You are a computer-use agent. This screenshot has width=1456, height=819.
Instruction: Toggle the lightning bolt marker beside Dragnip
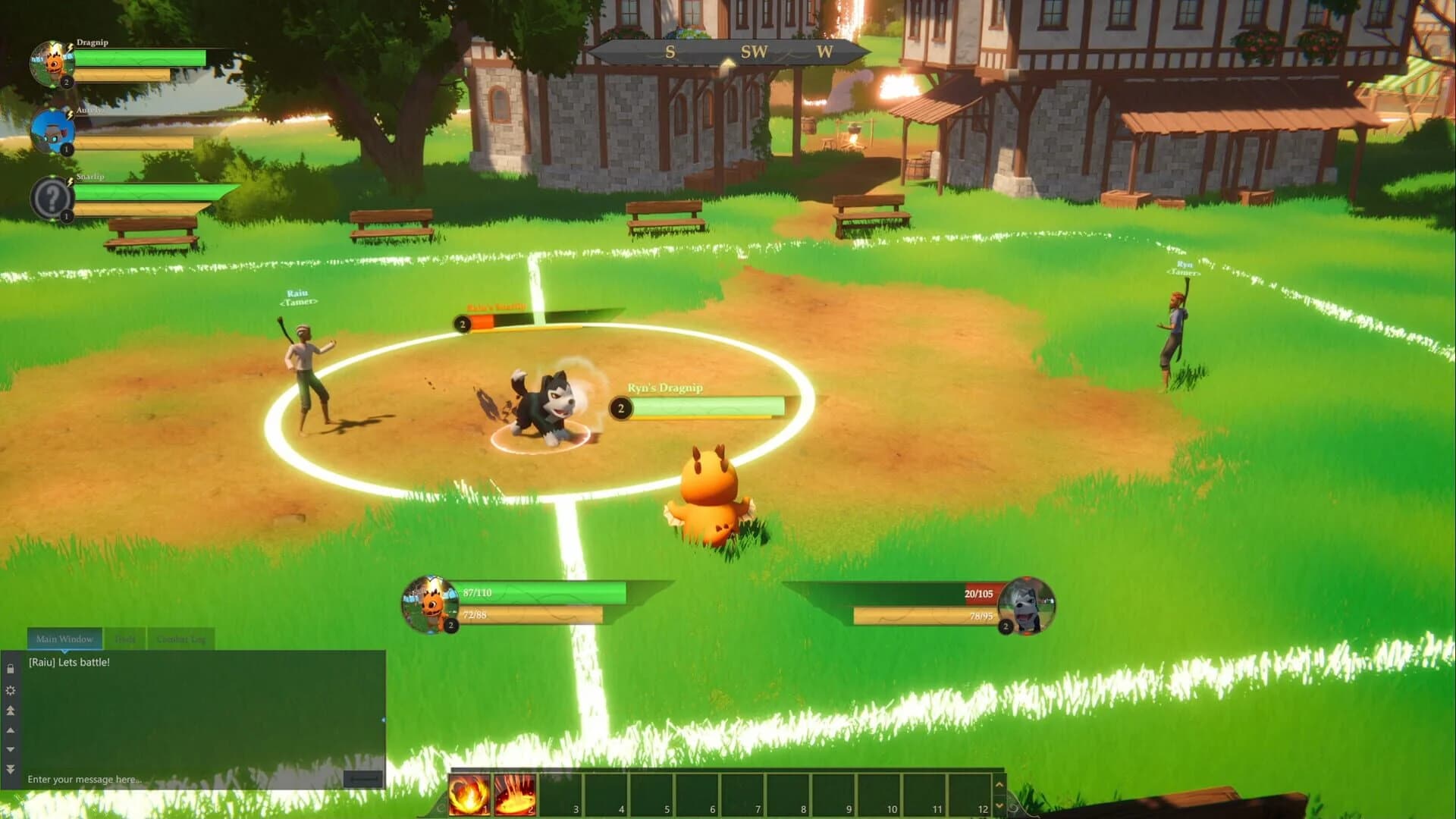pyautogui.click(x=69, y=48)
